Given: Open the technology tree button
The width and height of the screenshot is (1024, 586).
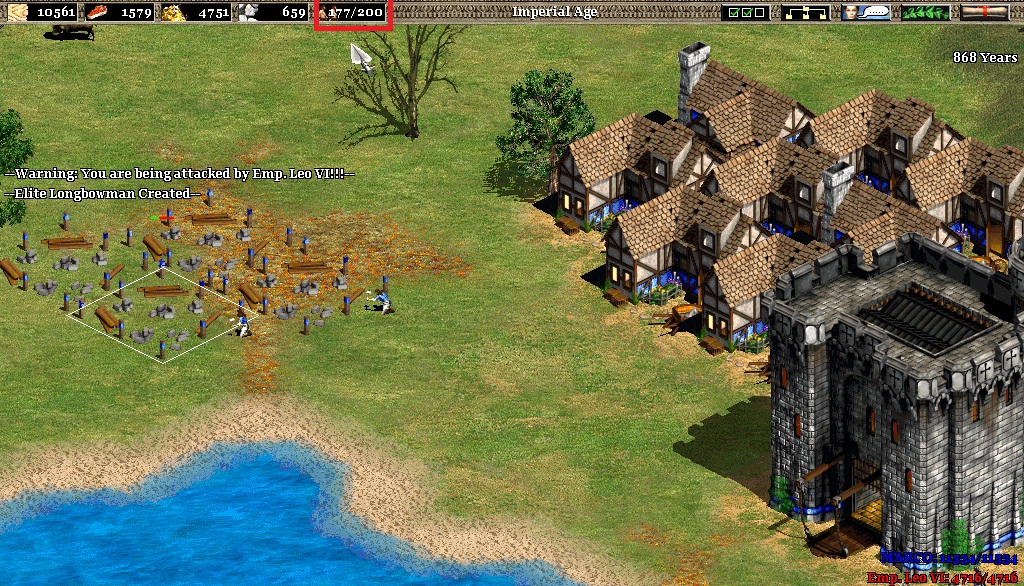Looking at the screenshot, I should (x=805, y=12).
